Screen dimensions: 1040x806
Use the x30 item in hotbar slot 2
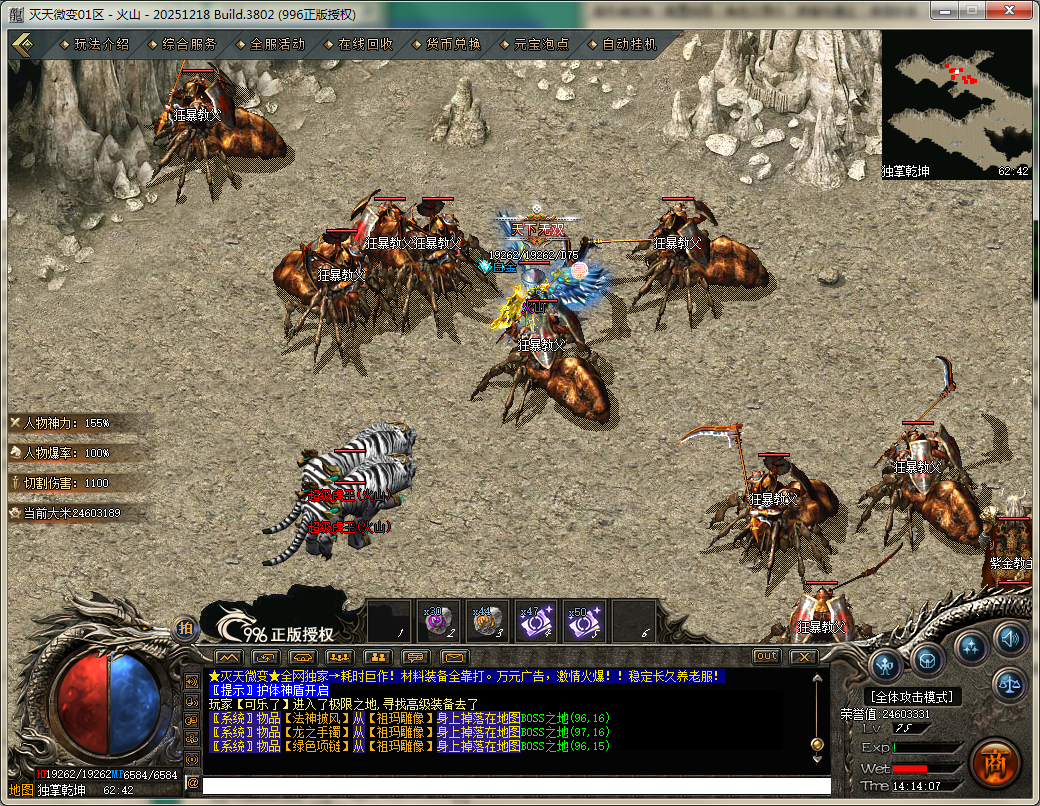(438, 622)
